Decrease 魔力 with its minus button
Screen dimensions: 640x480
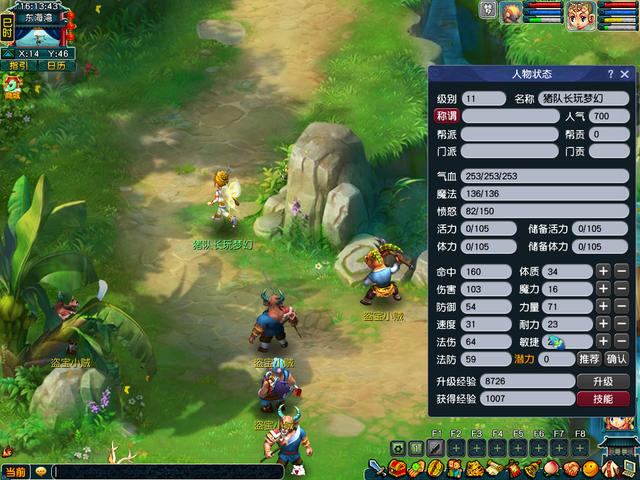[621, 289]
